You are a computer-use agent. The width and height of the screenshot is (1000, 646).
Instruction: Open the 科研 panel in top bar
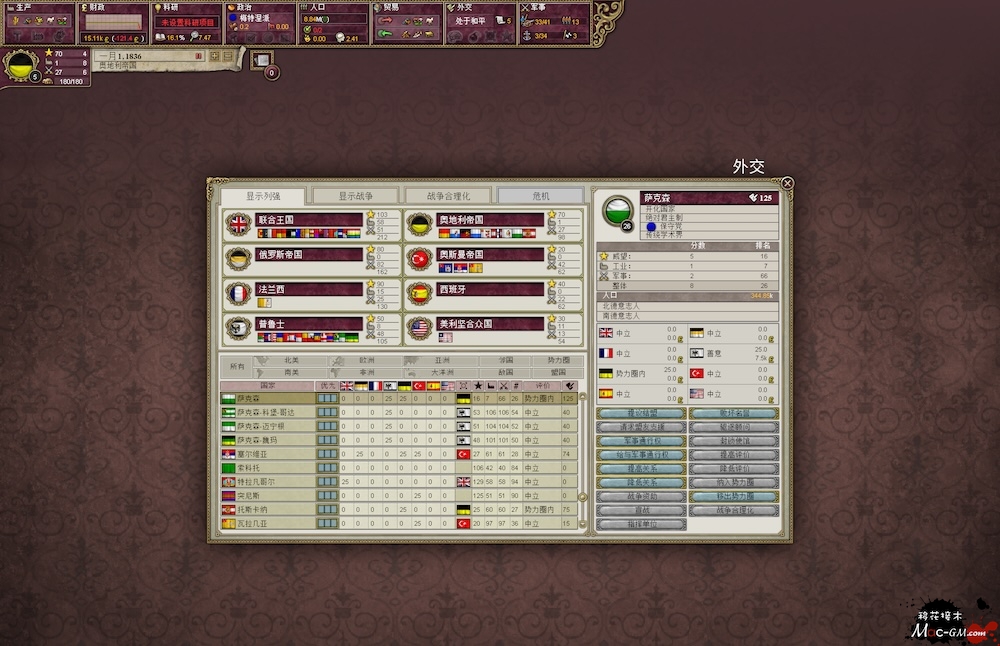pos(186,22)
